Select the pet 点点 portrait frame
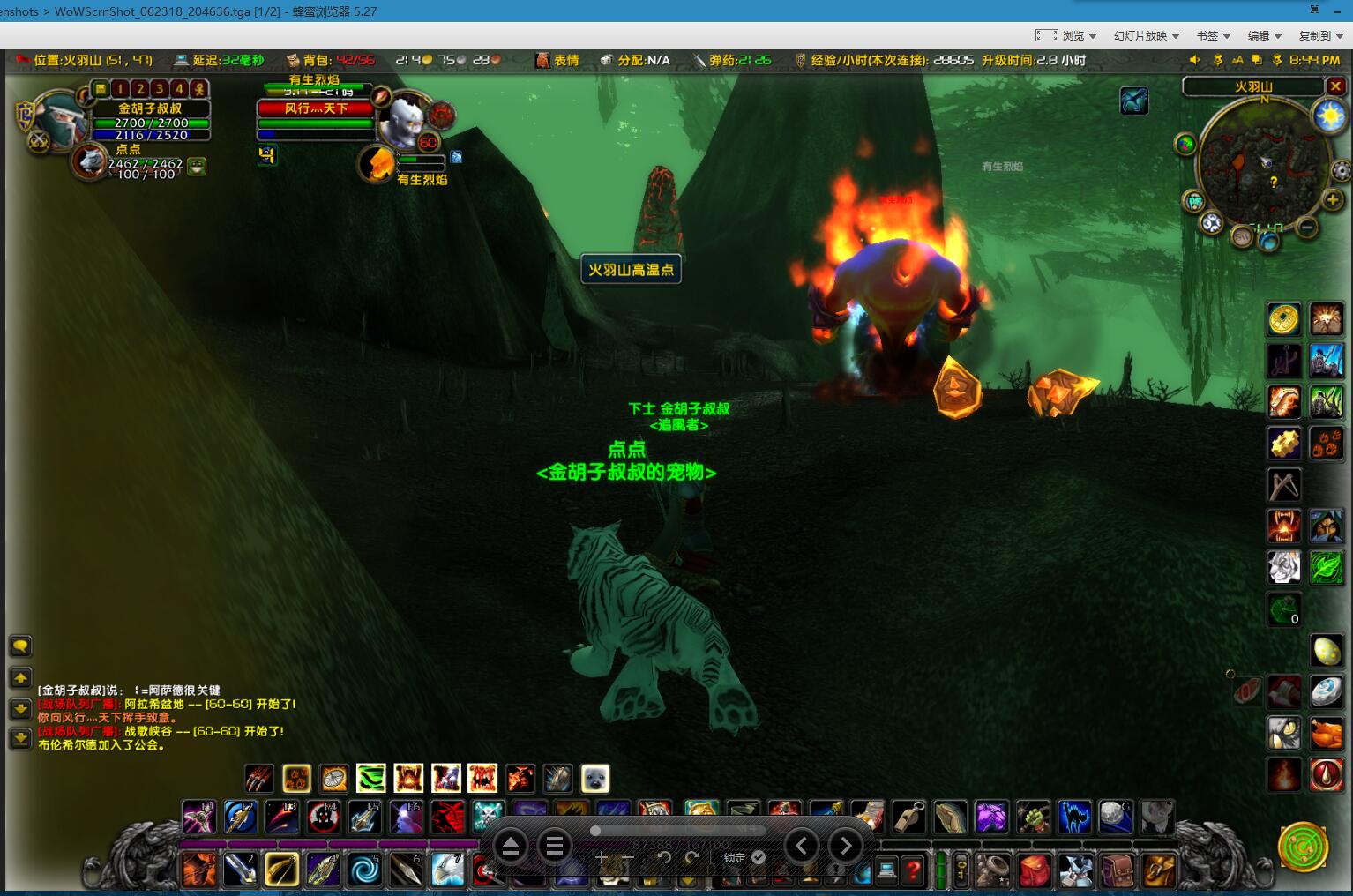1353x896 pixels. (x=89, y=162)
